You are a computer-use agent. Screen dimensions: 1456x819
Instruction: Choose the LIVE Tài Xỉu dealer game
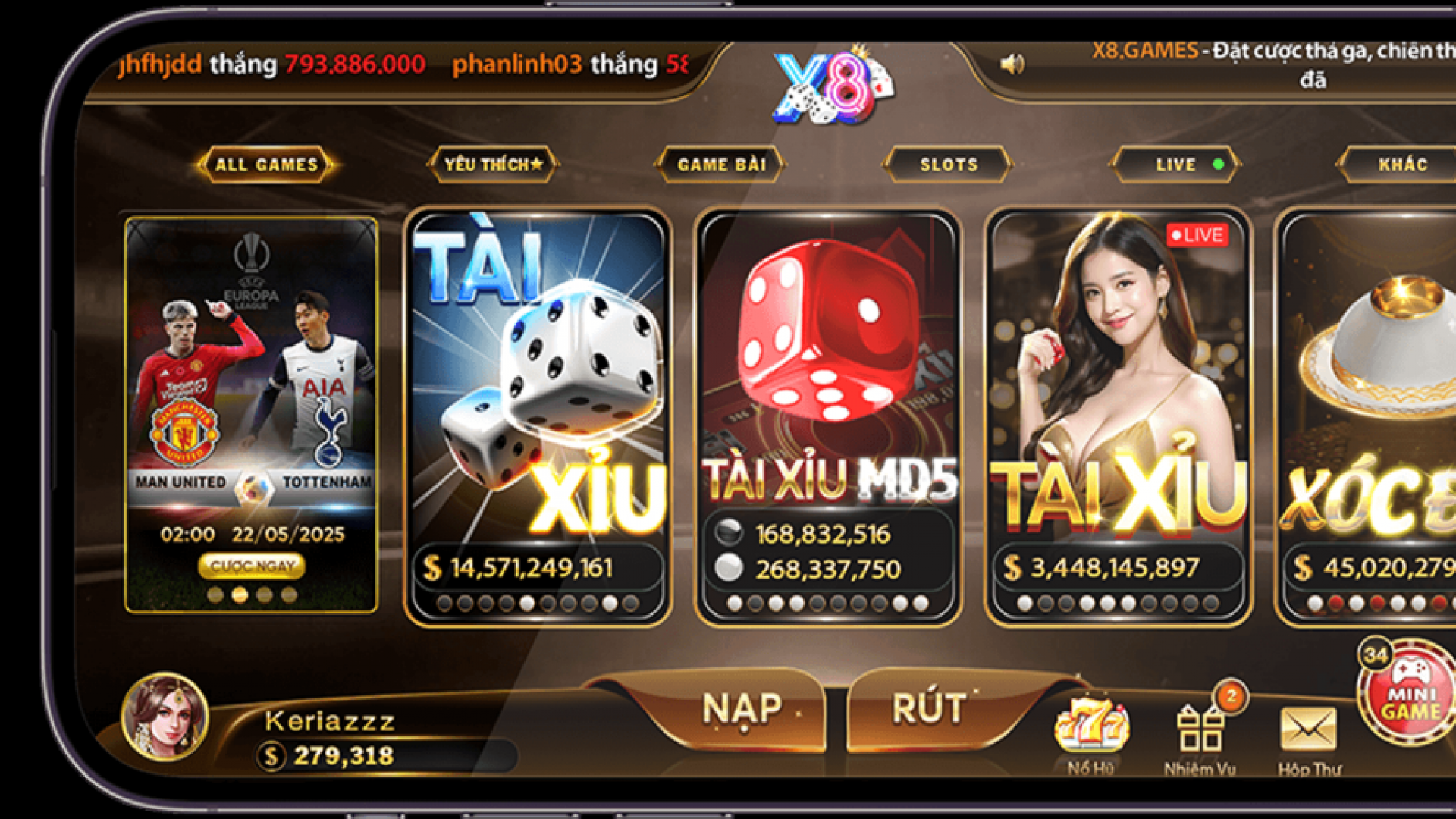[x=1119, y=379]
